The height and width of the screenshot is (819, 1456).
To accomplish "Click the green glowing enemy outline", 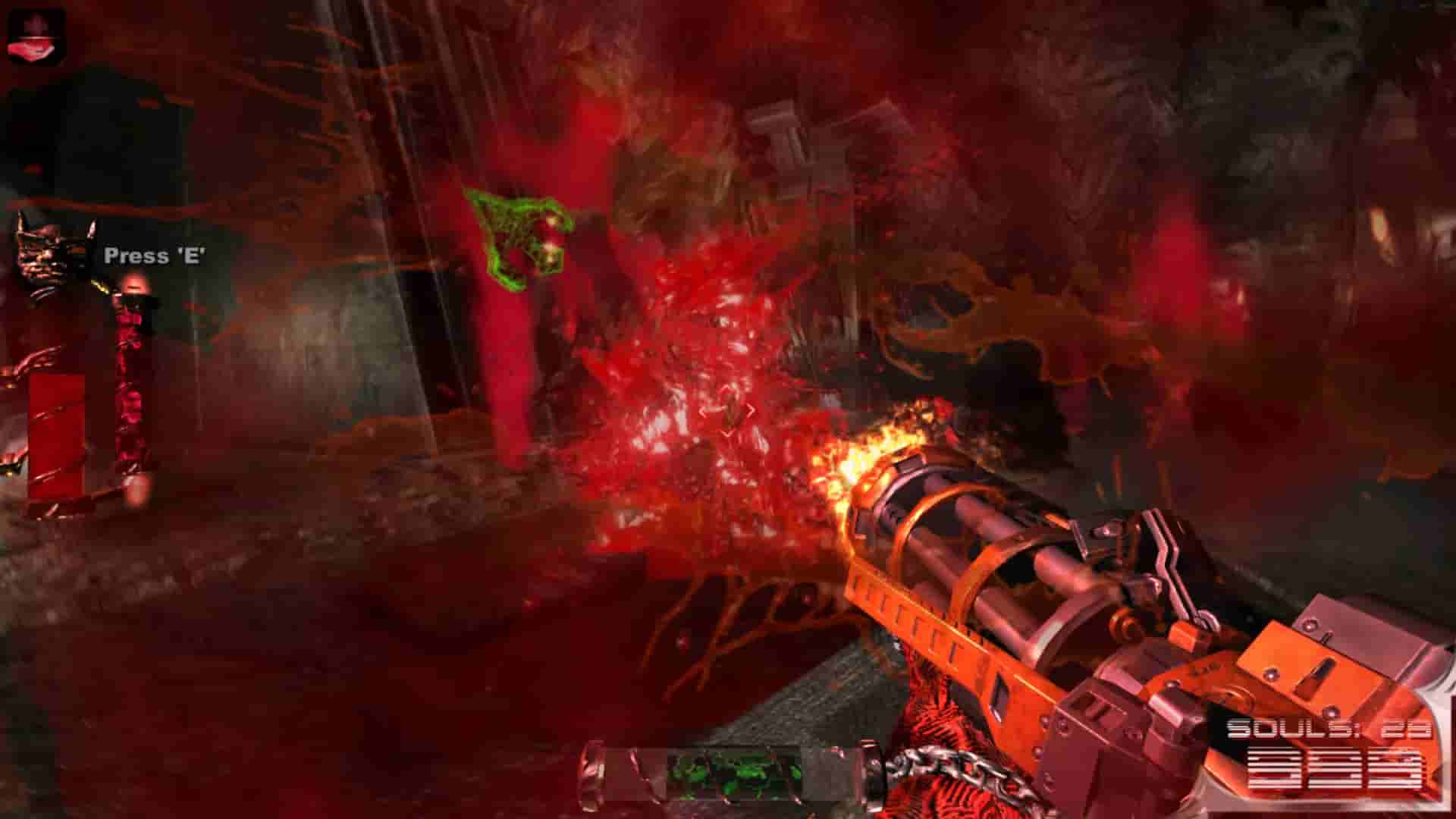I will (516, 239).
